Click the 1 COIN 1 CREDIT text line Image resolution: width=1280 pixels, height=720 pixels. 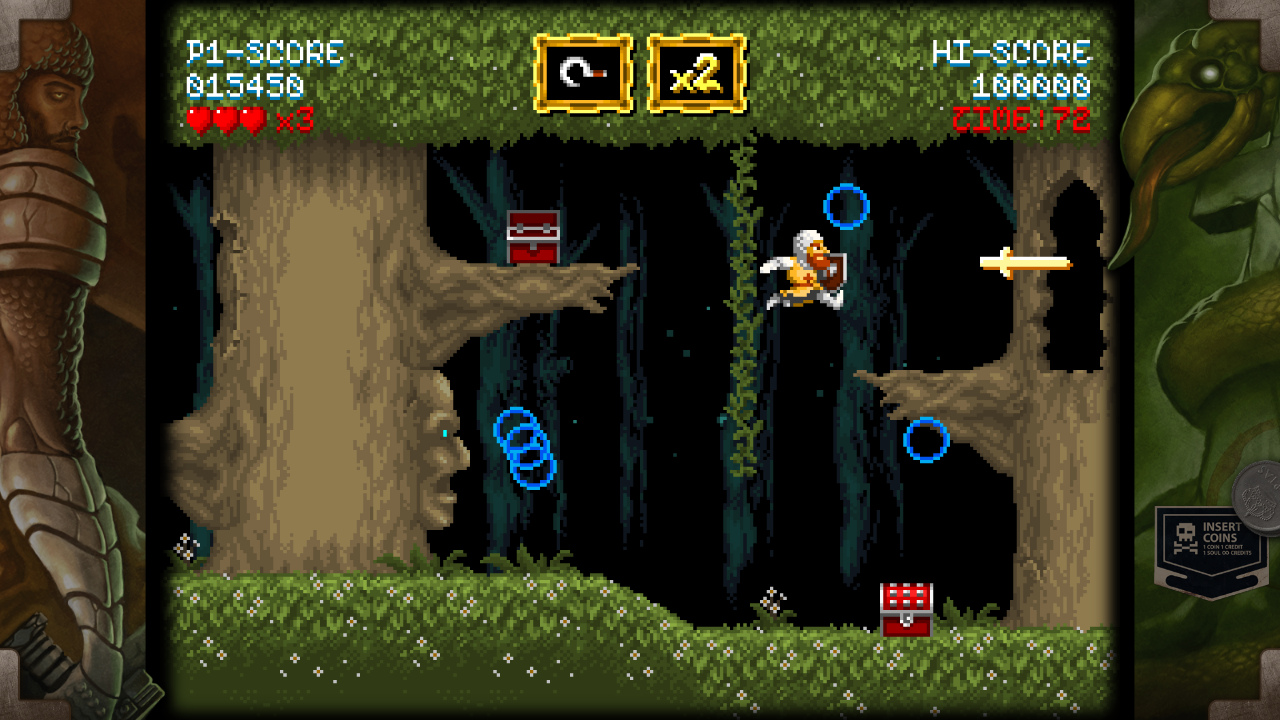[1223, 546]
